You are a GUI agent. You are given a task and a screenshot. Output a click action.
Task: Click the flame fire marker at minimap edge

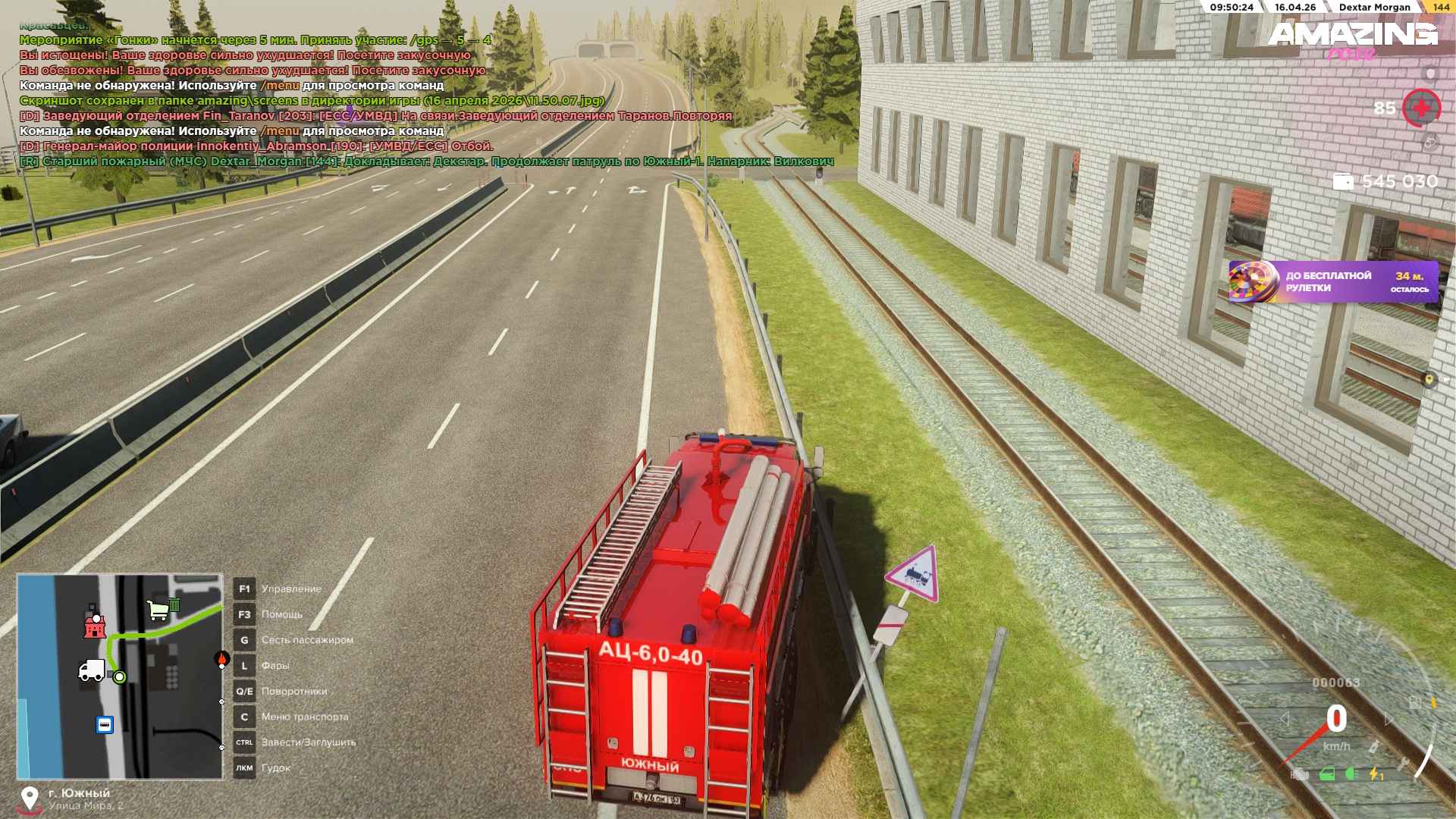(221, 660)
